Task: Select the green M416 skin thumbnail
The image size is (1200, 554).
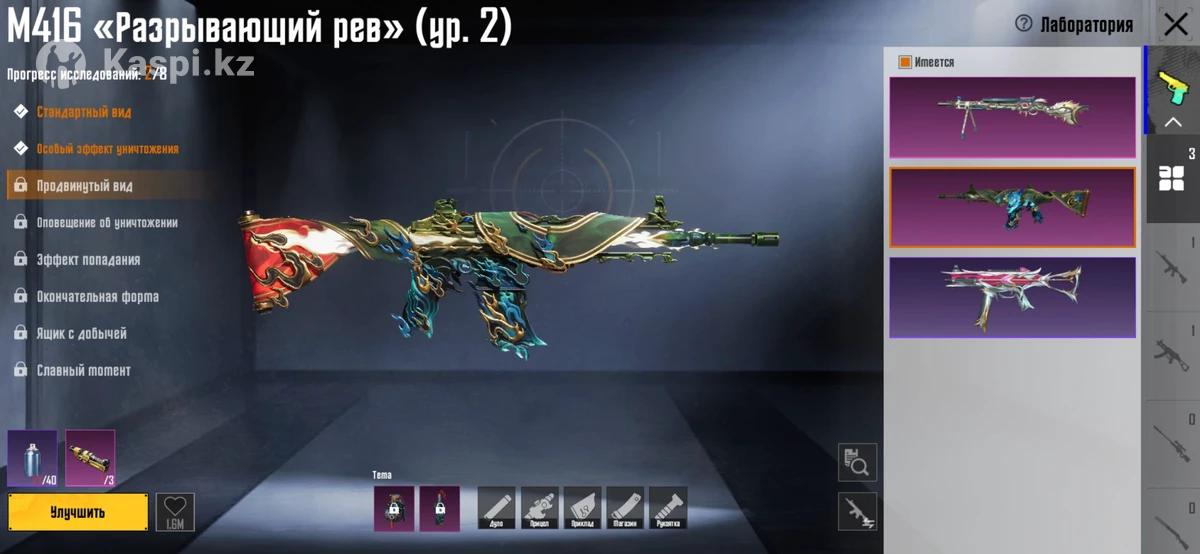Action: [x=1012, y=207]
